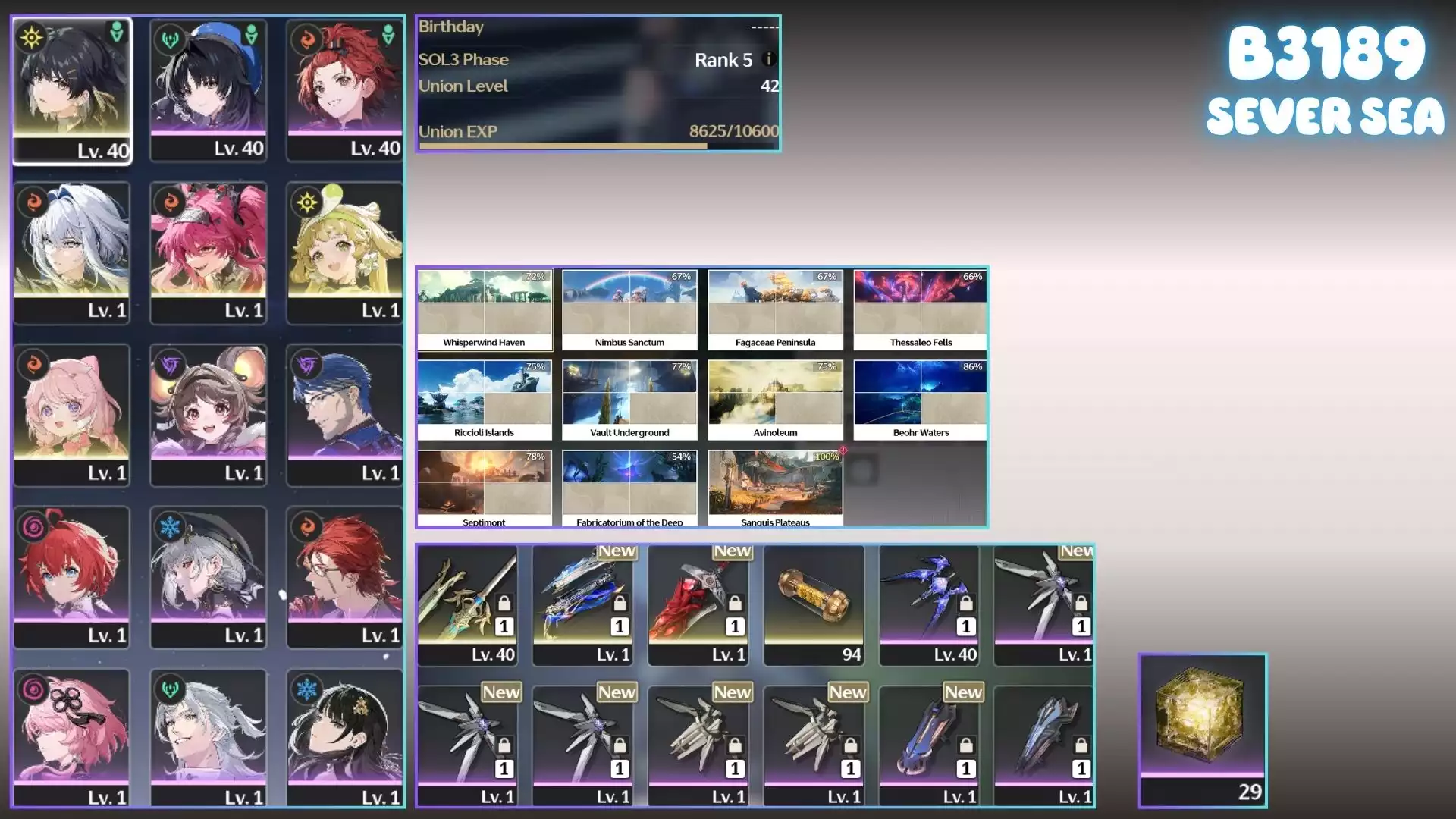This screenshot has width=1456, height=819.
Task: Choose the Fagaceae Peninsula tile
Action: pyautogui.click(x=775, y=309)
